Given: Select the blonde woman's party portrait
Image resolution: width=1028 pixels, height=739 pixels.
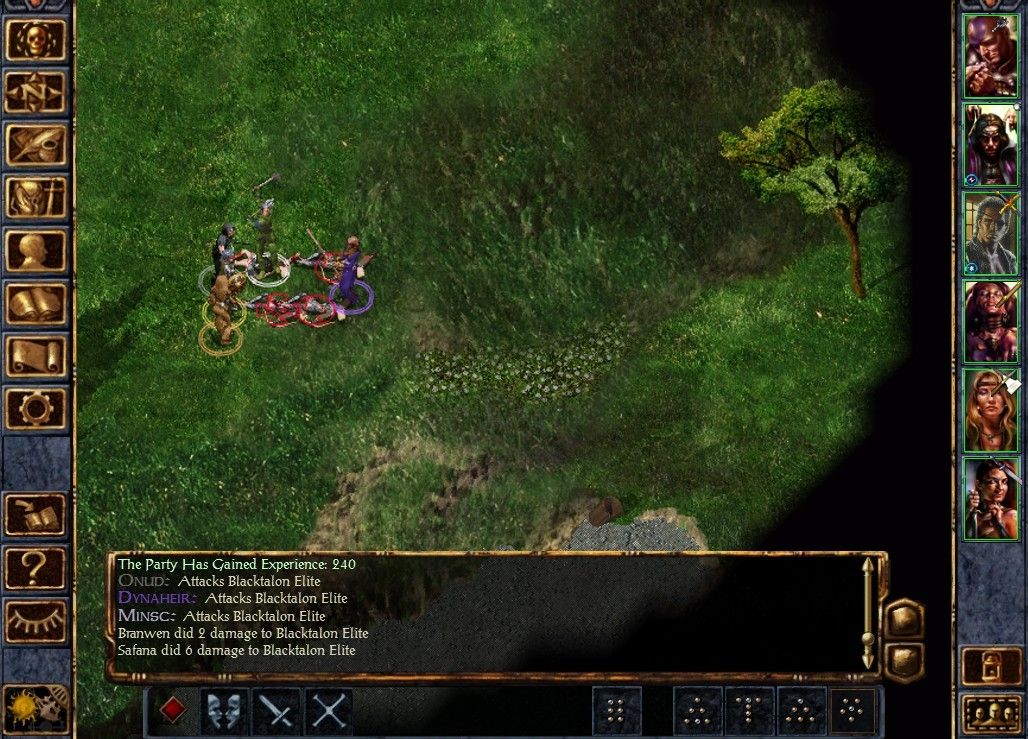Looking at the screenshot, I should point(990,410).
